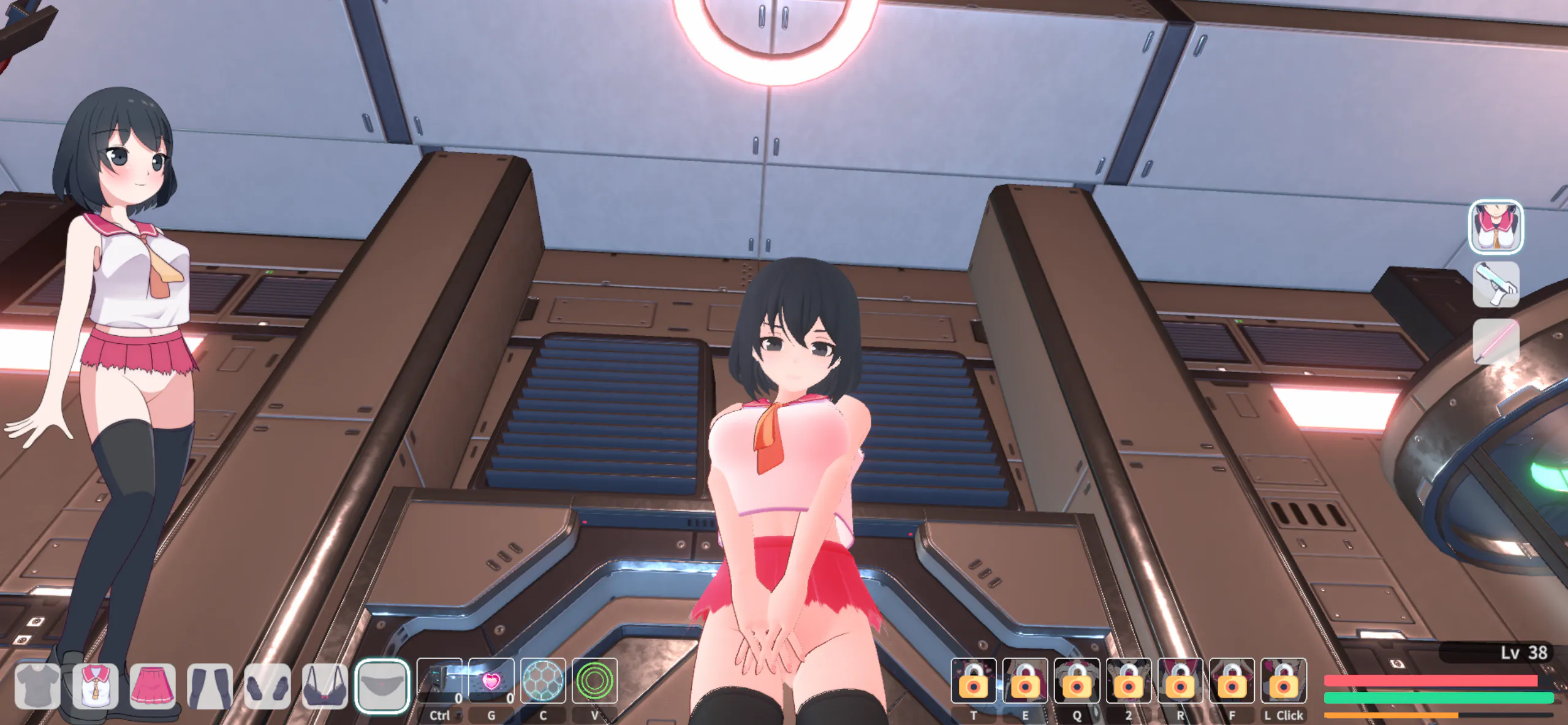The height and width of the screenshot is (725, 1568).
Task: Select the pink pleated skirt slot
Action: (x=153, y=686)
